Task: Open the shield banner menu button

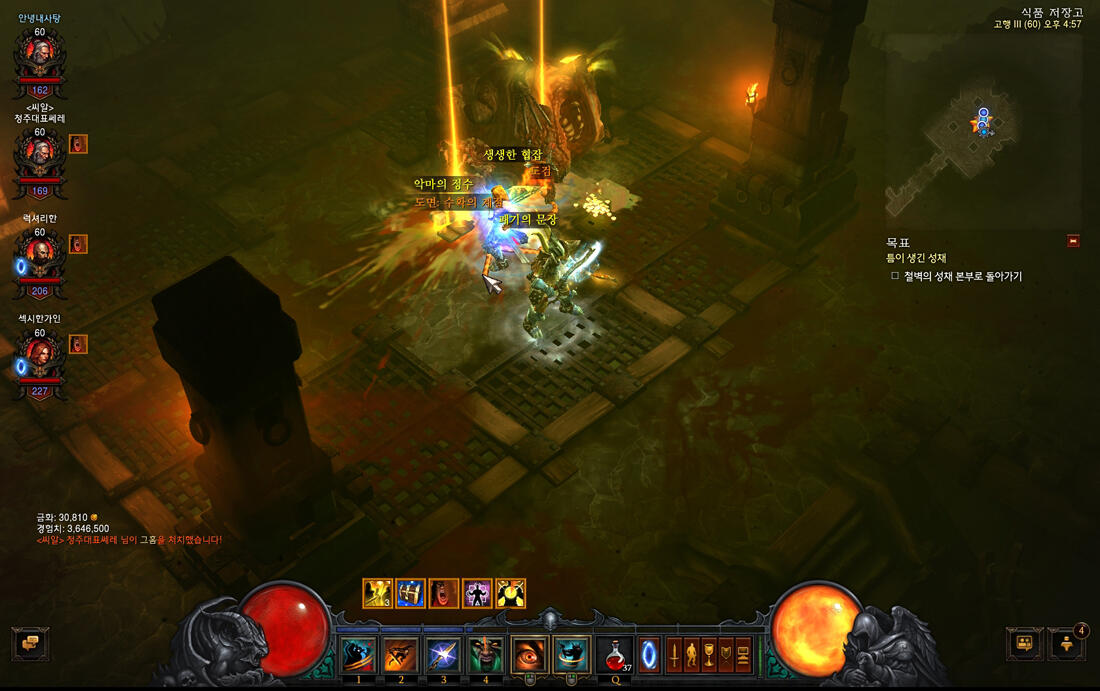Action: click(x=726, y=655)
